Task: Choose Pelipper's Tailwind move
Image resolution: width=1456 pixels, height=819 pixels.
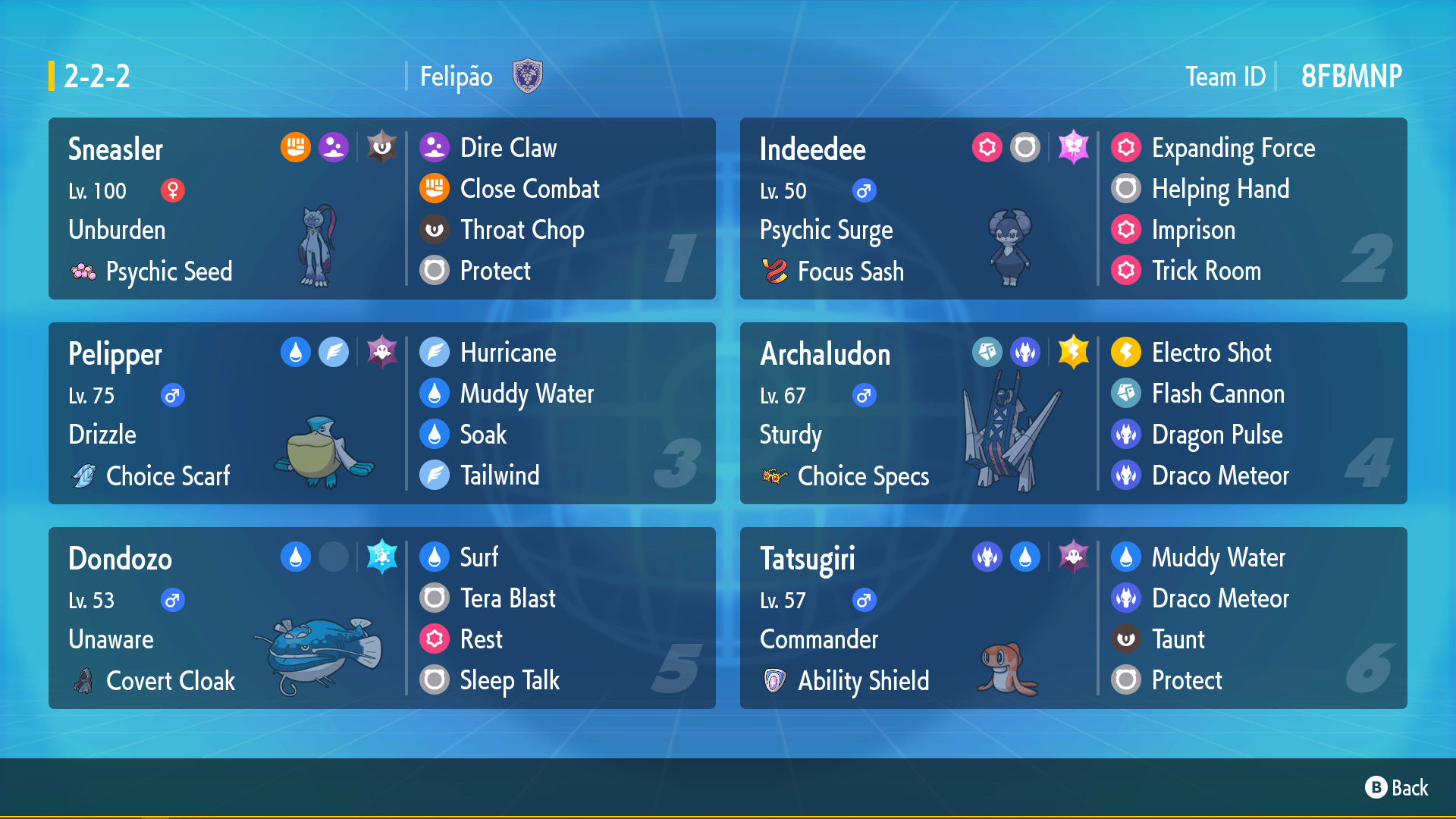Action: [x=500, y=475]
